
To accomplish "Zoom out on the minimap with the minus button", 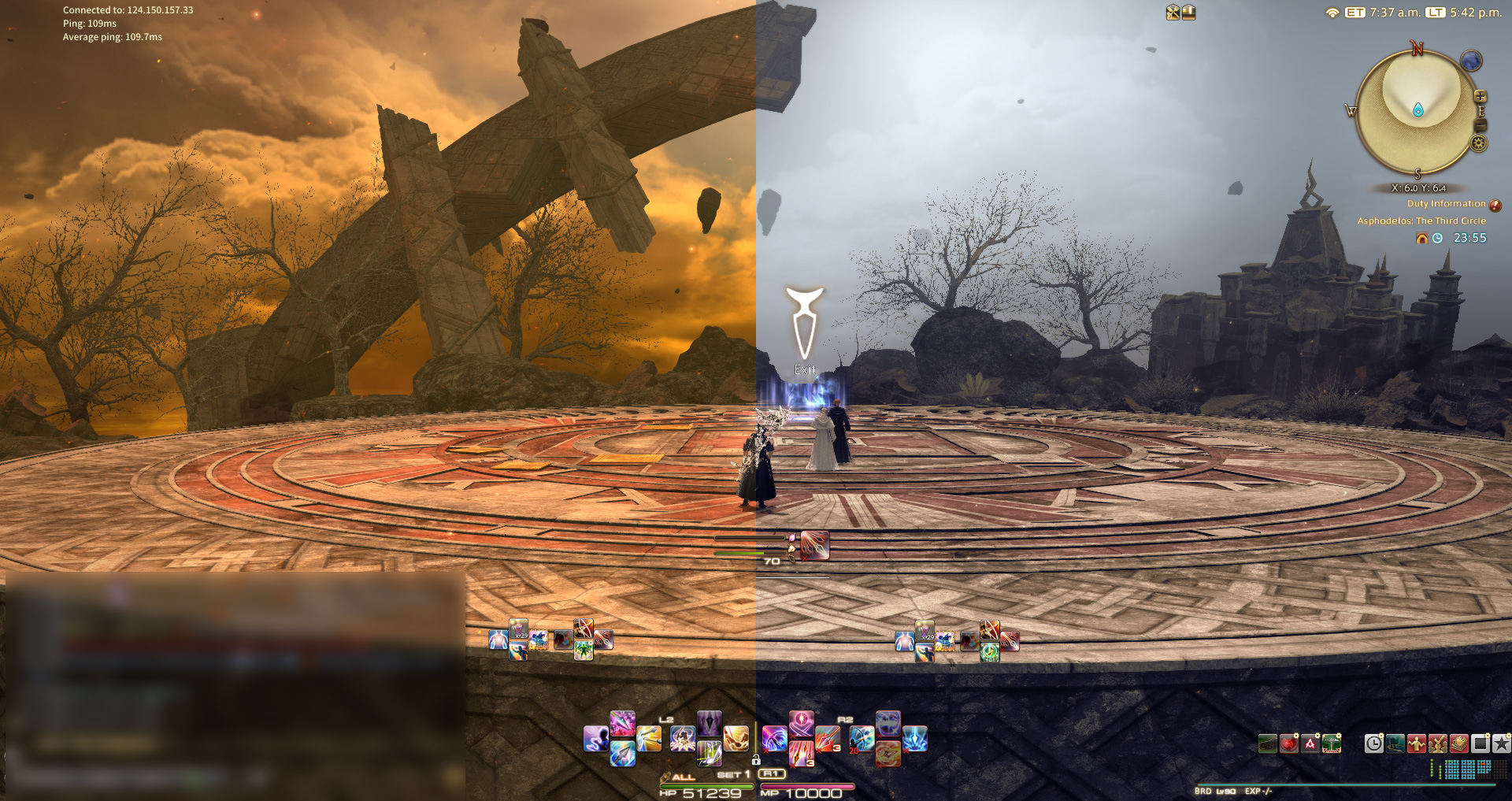I will click(1480, 124).
